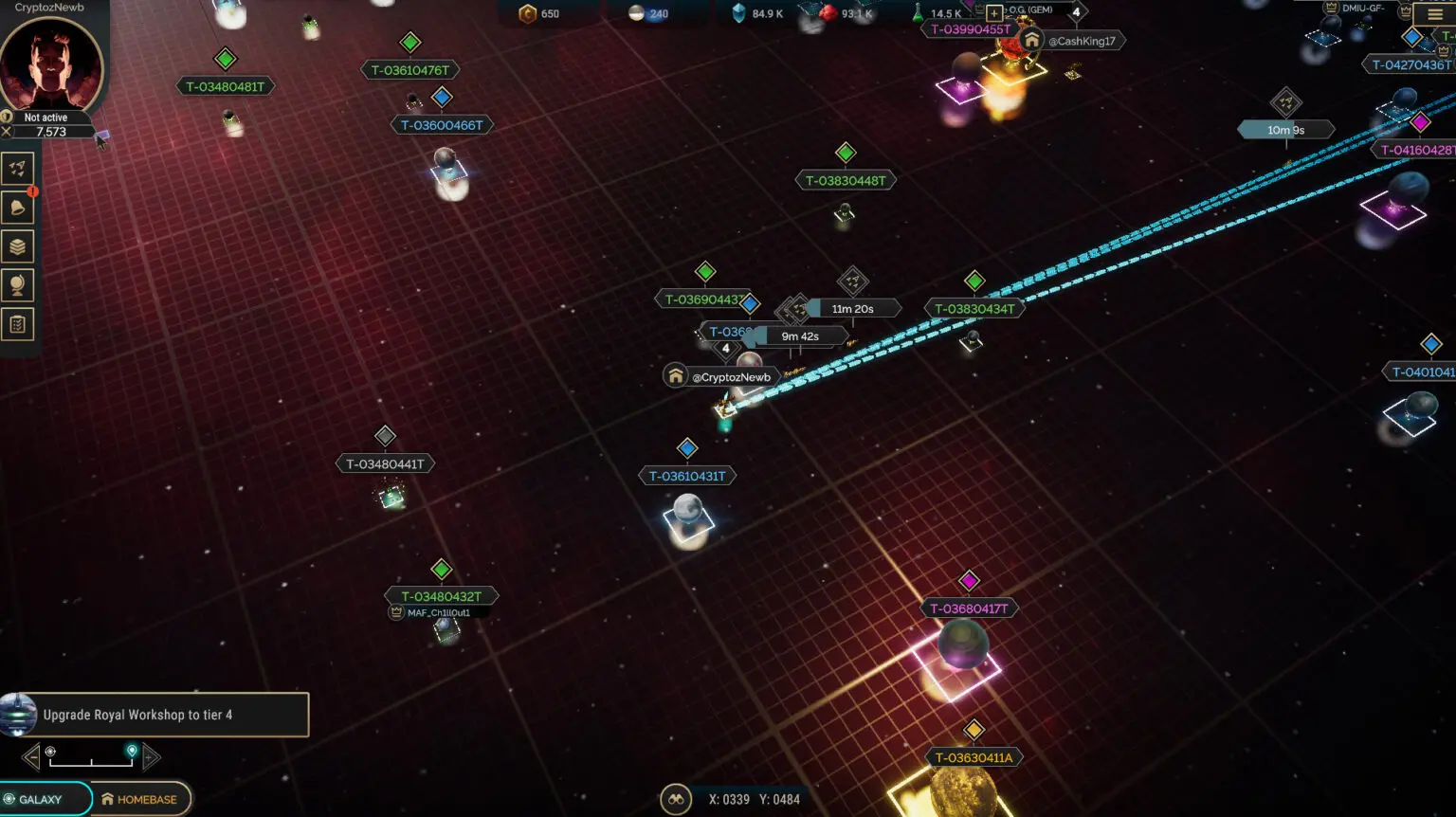Open the hamburger main menu

1435,14
